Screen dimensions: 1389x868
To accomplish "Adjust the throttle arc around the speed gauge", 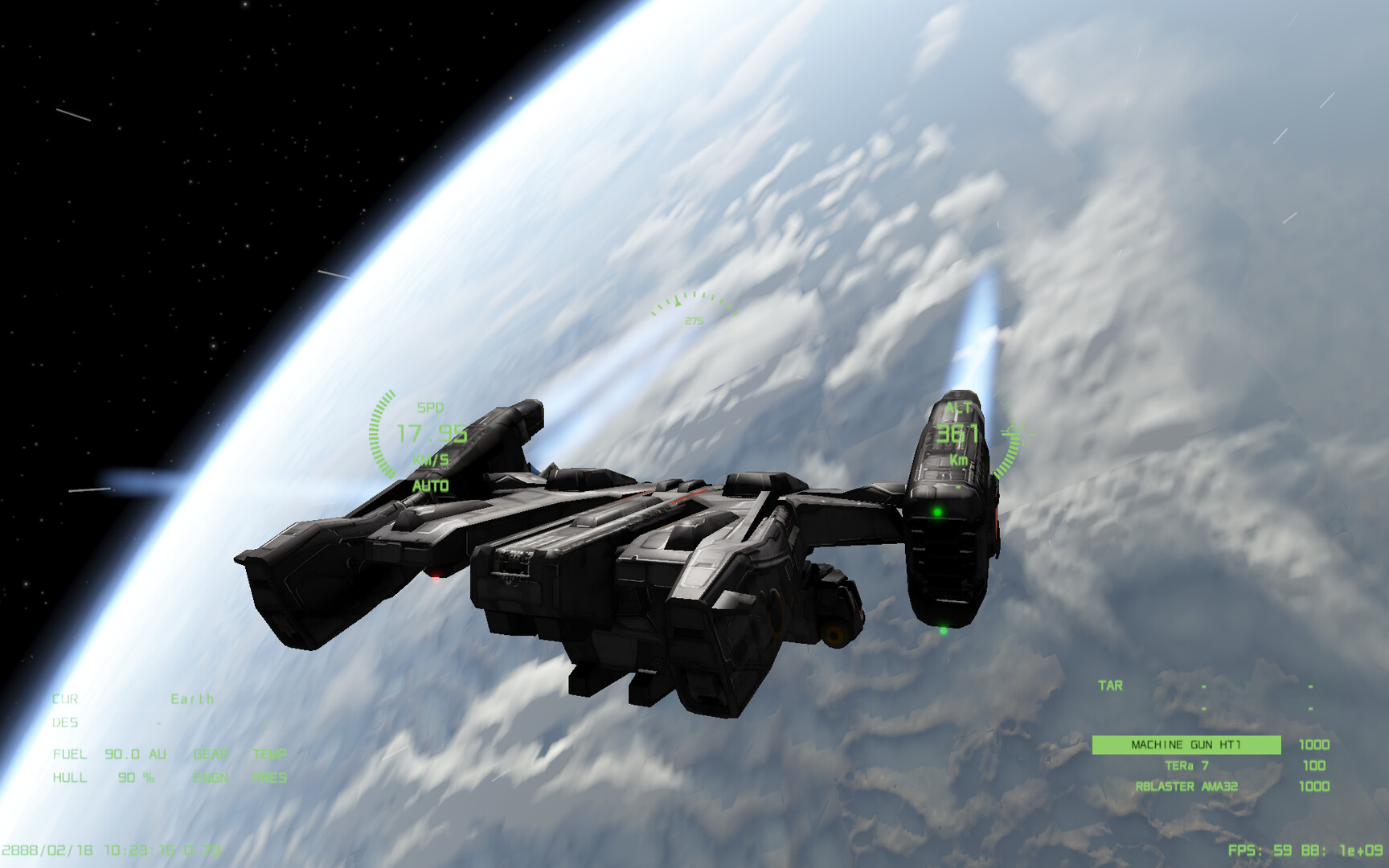I will tap(378, 434).
